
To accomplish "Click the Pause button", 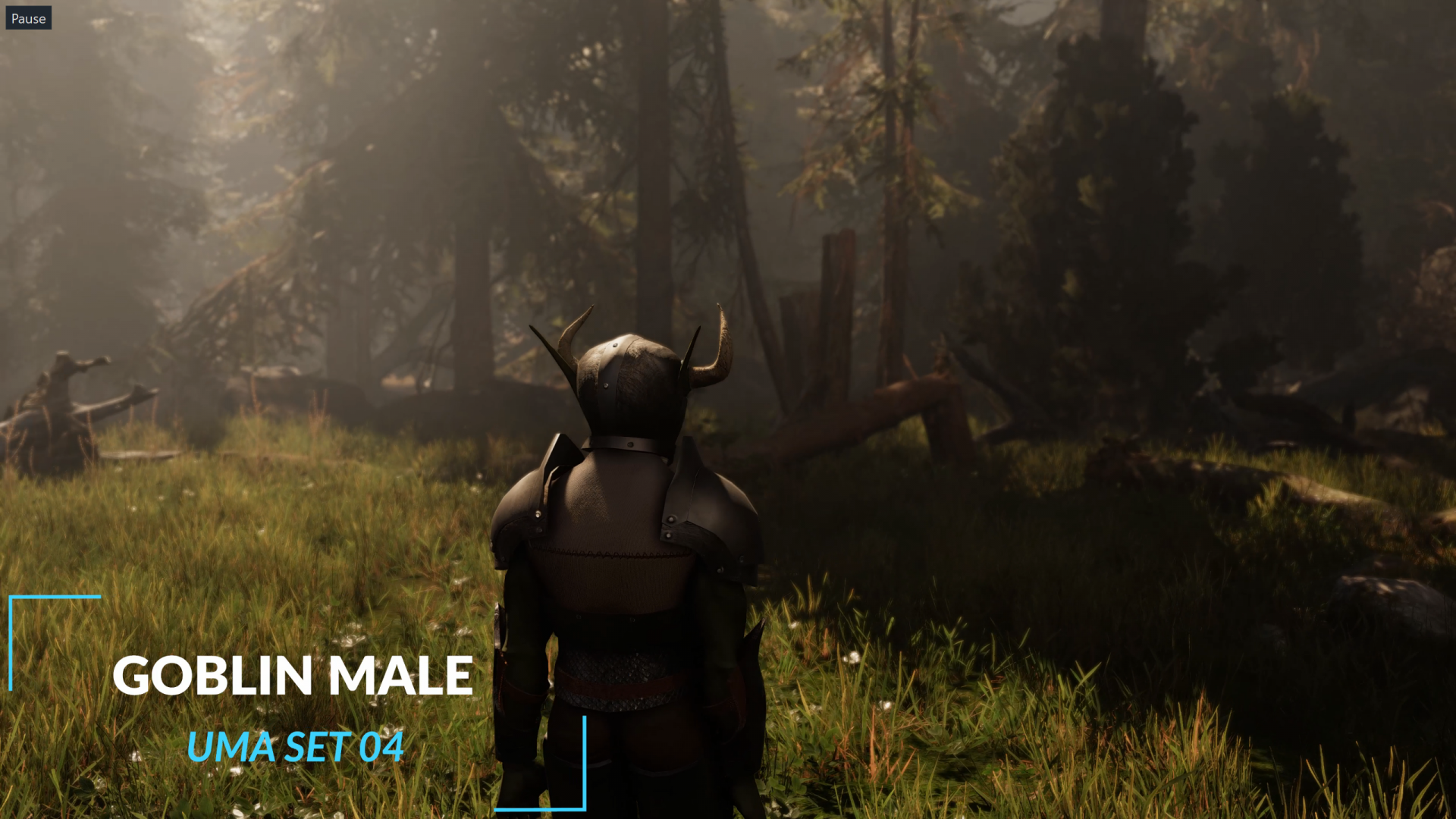I will click(x=28, y=18).
